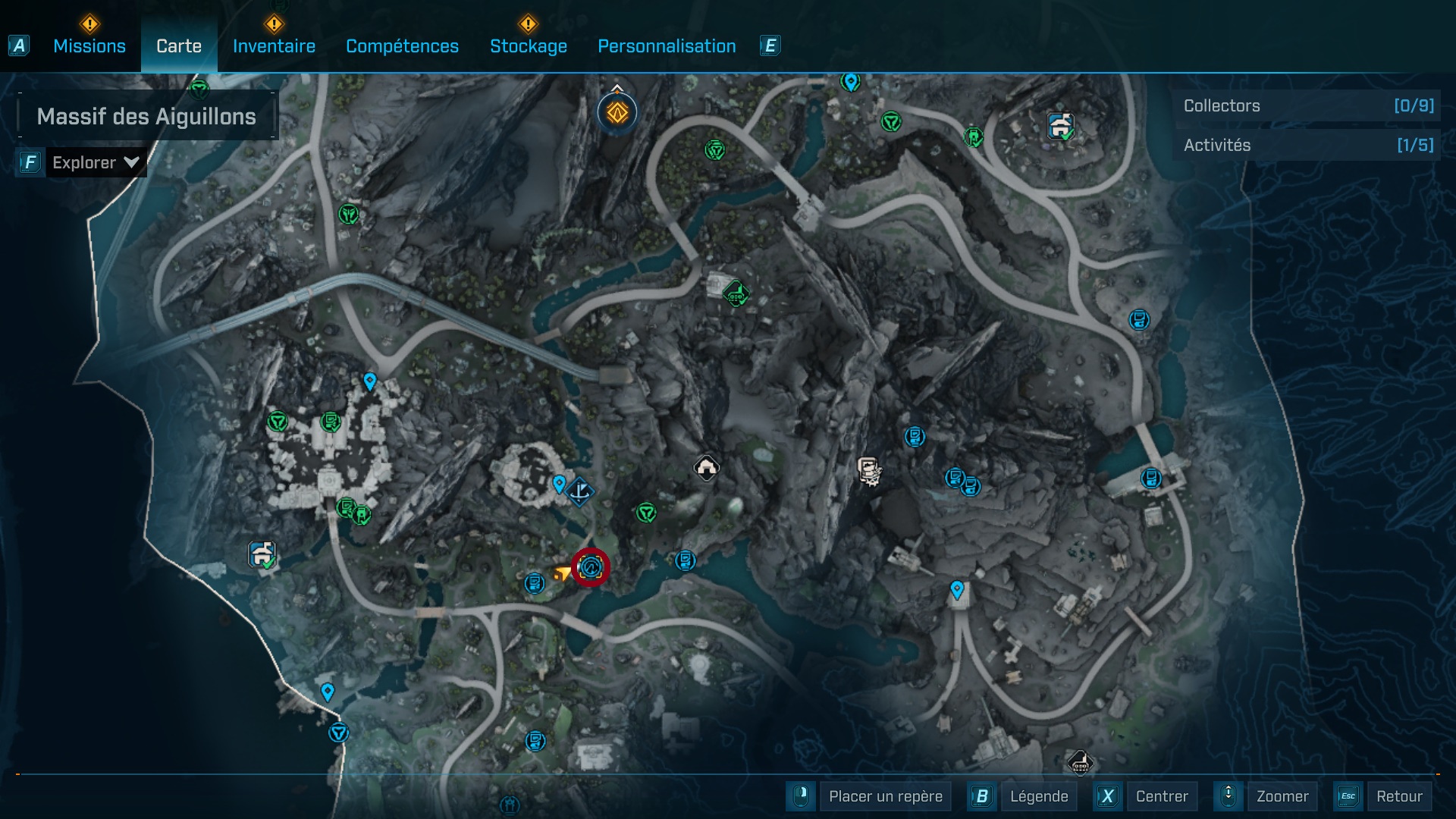Select the anchor-shaped map marker

point(580,491)
